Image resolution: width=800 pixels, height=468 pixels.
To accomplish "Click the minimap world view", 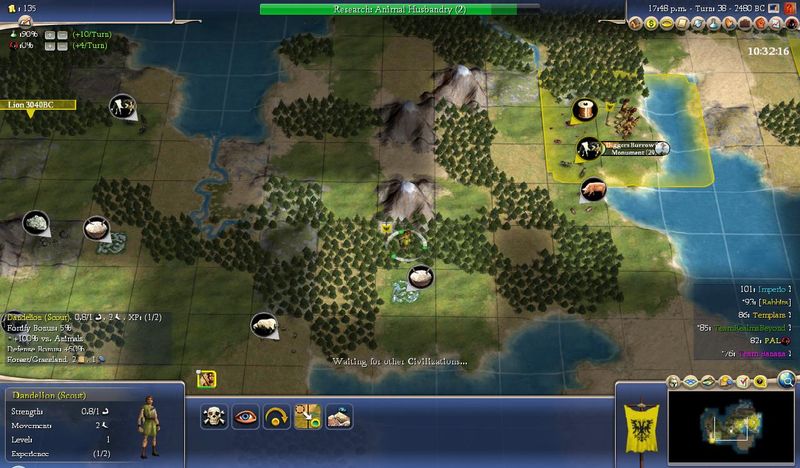I will pyautogui.click(x=731, y=421).
